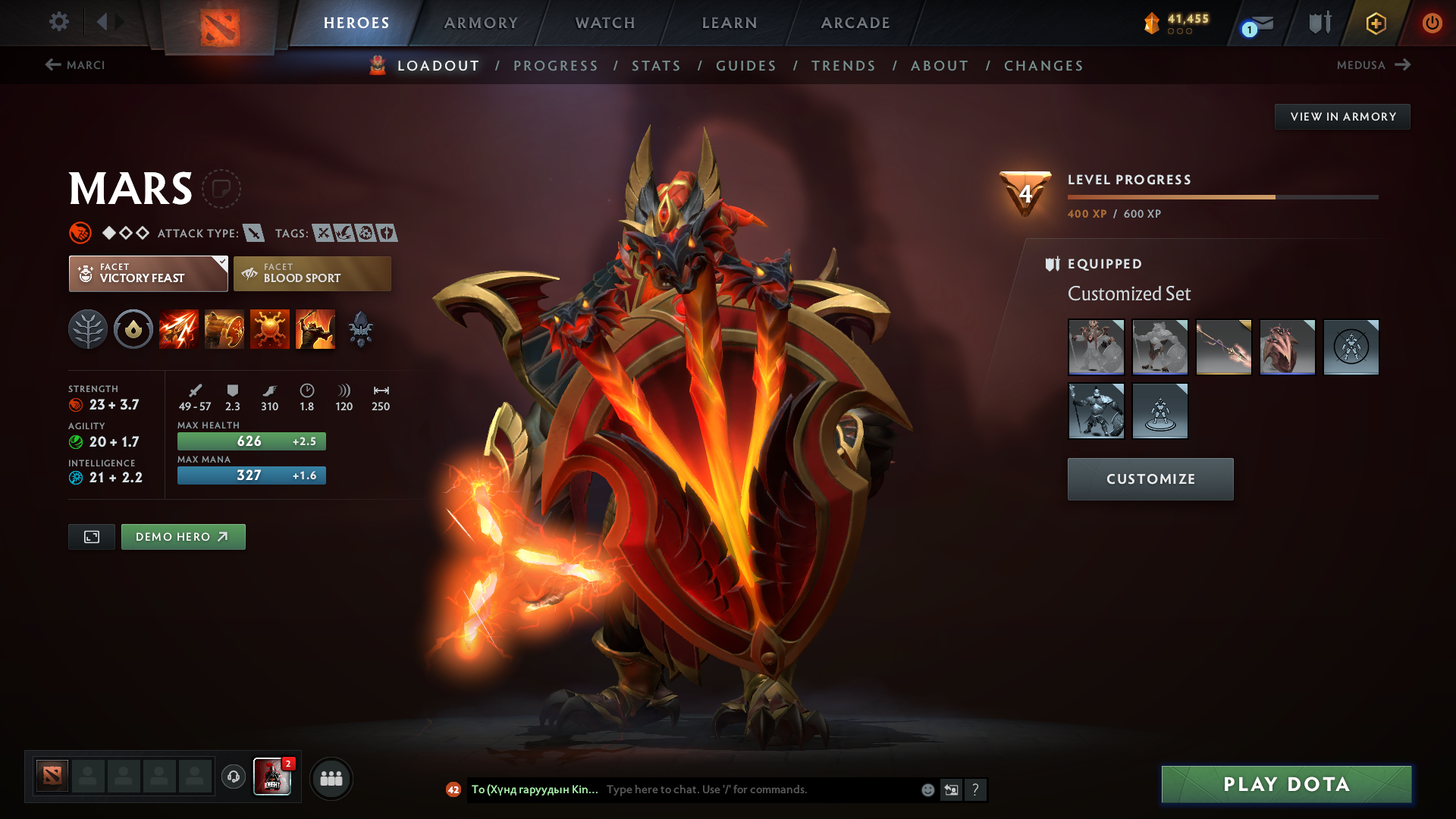Choose the Blood Sport facet
1456x819 pixels.
pos(312,274)
